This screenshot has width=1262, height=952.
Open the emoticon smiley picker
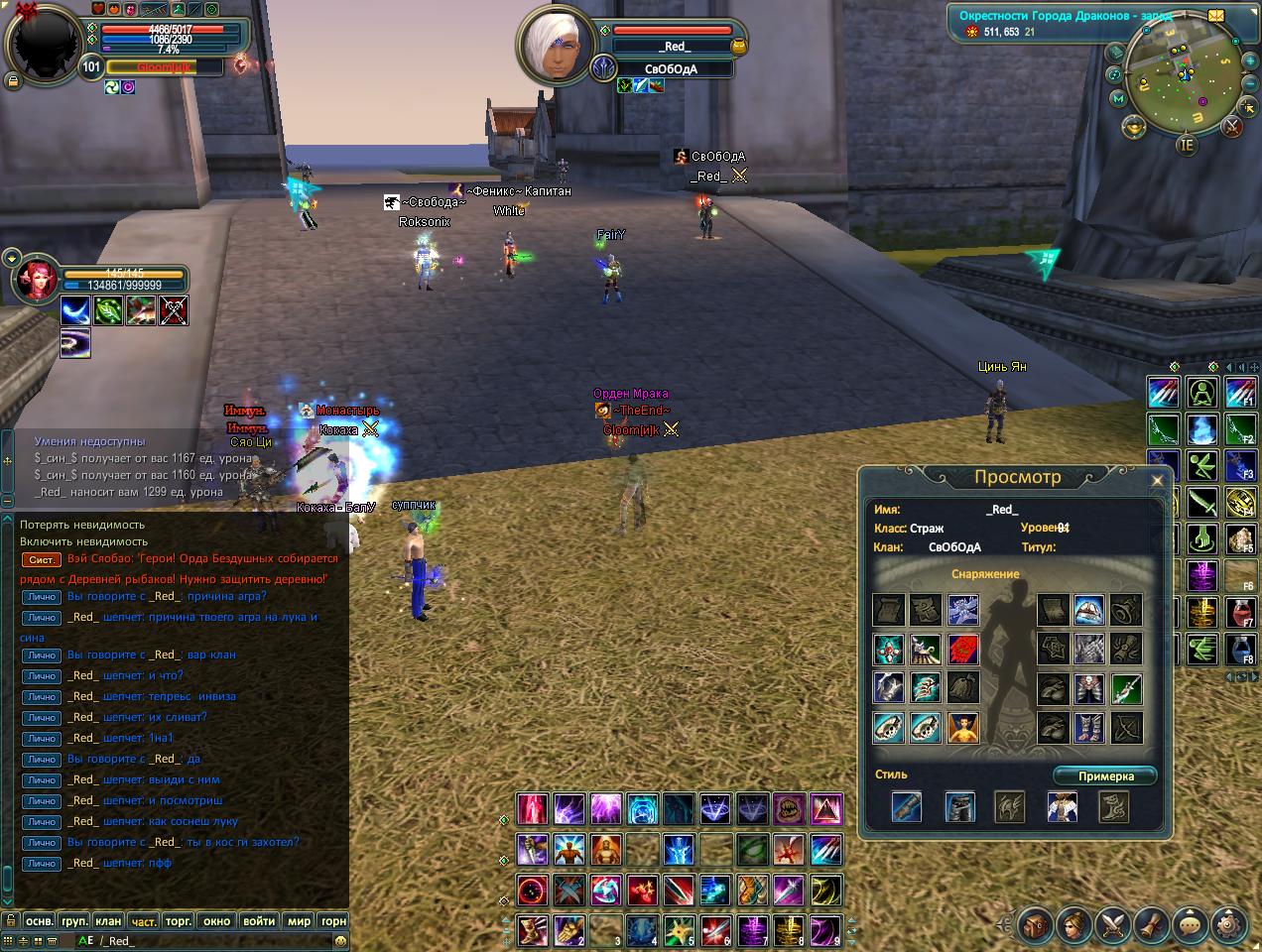pos(340,941)
